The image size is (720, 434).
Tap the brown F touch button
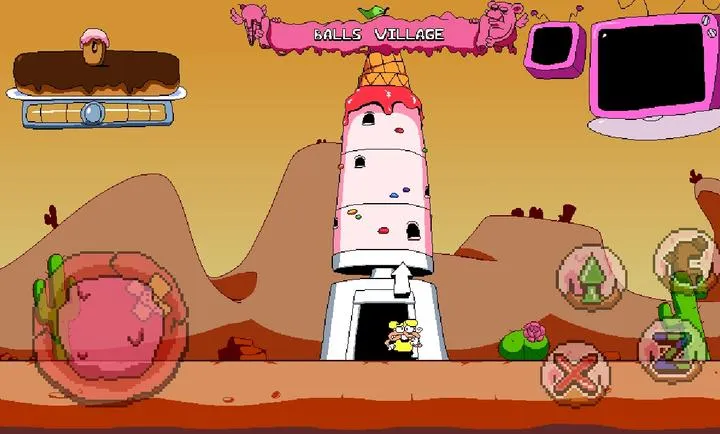(686, 260)
